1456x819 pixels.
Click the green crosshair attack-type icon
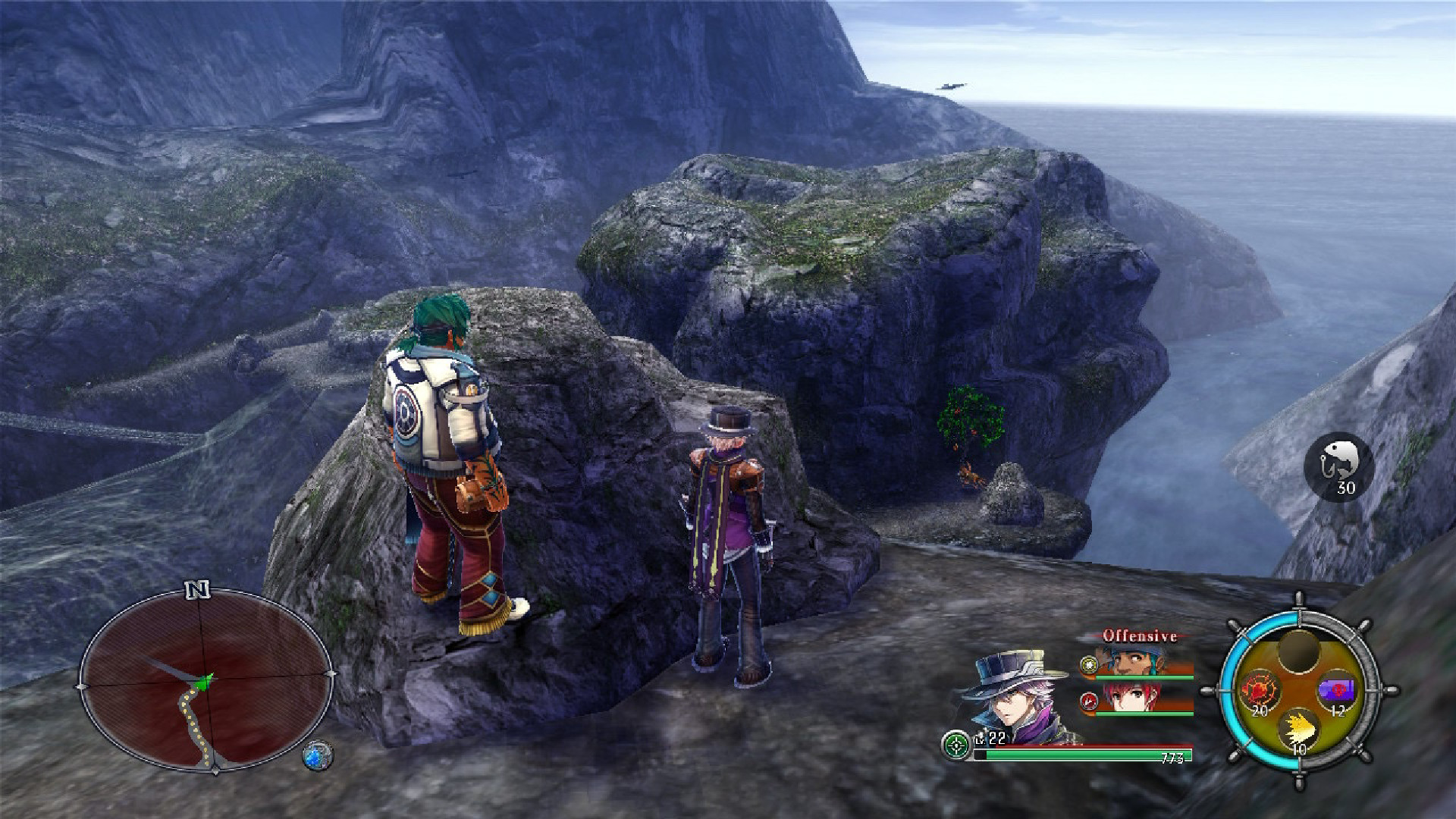[x=955, y=745]
